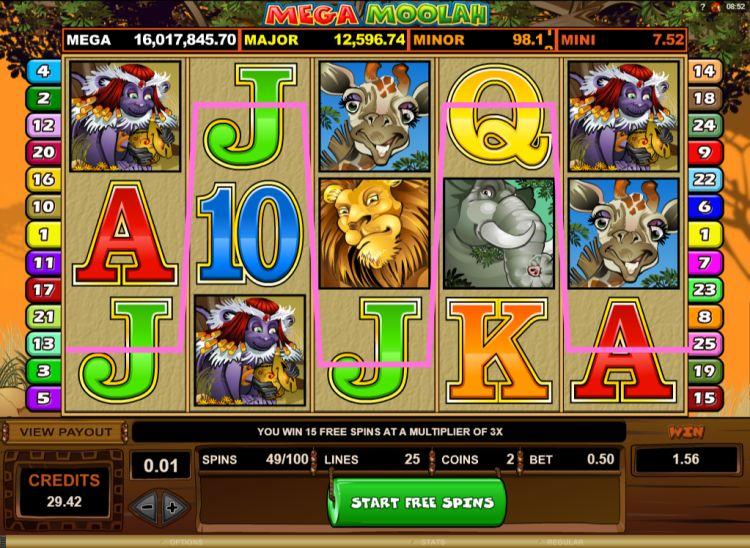
Task: Choose payline number 14 marker
Action: [x=704, y=71]
